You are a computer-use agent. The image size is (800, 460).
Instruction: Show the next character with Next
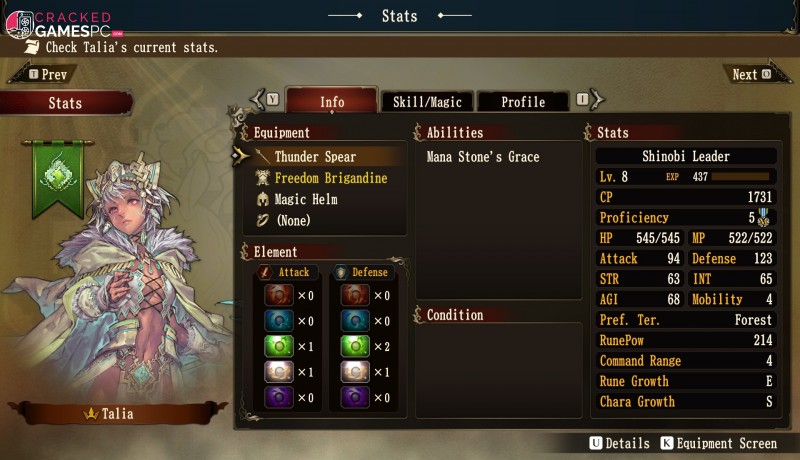750,75
